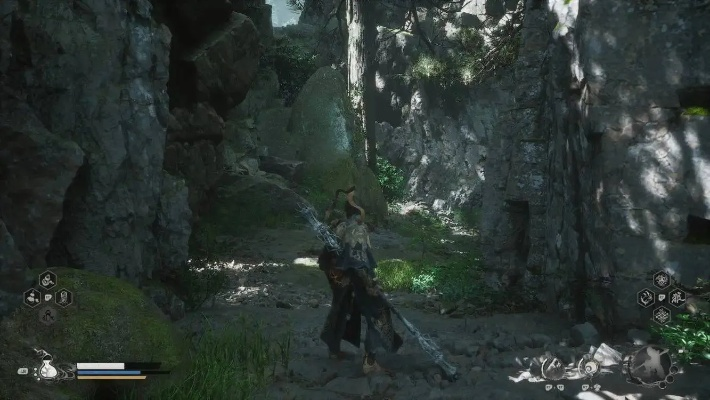The height and width of the screenshot is (400, 710).
Task: Use the swirl-marked hexagon item slot above the gourd
Action: pos(46,280)
